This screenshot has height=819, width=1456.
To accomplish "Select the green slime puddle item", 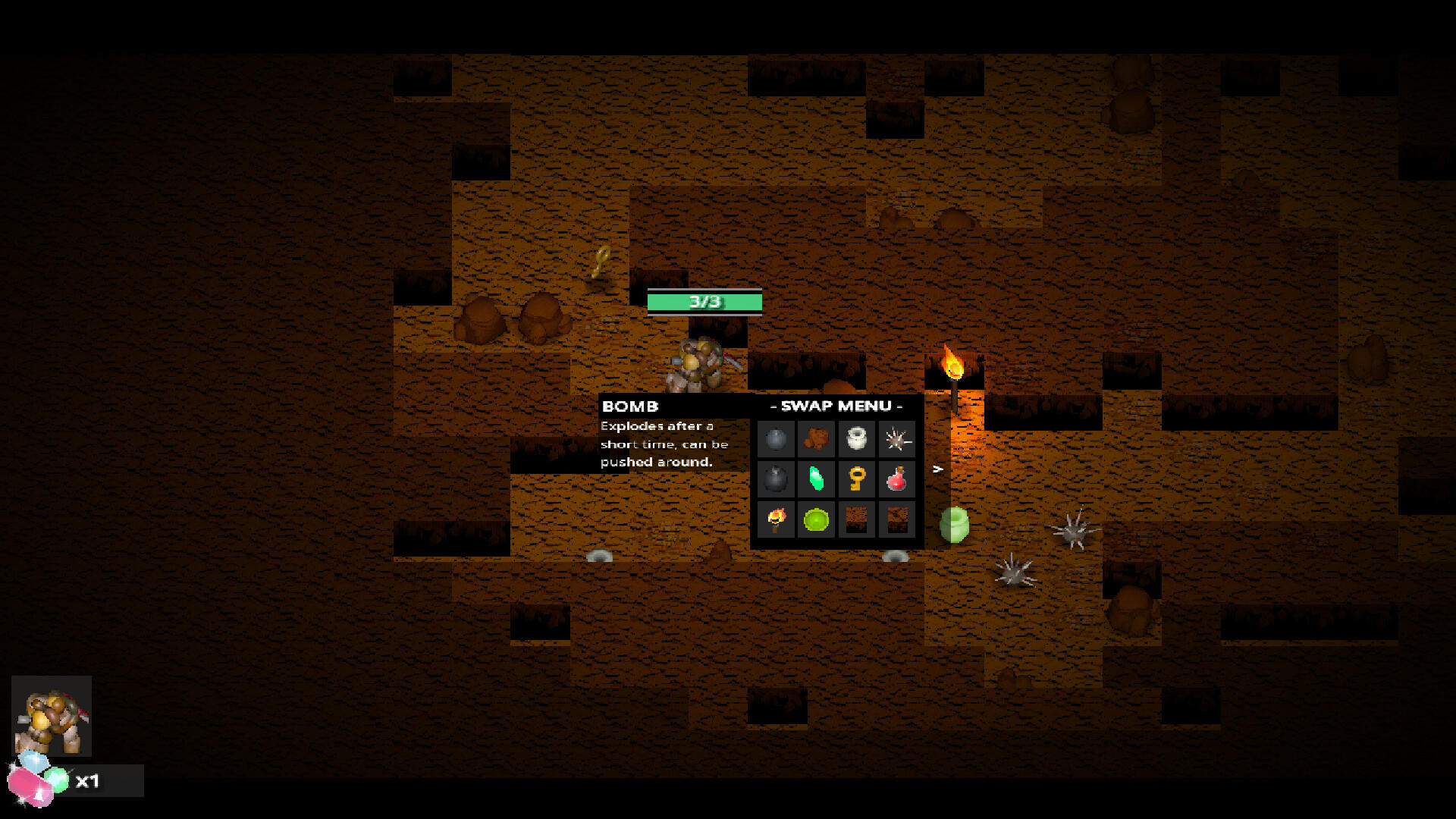I will (817, 520).
